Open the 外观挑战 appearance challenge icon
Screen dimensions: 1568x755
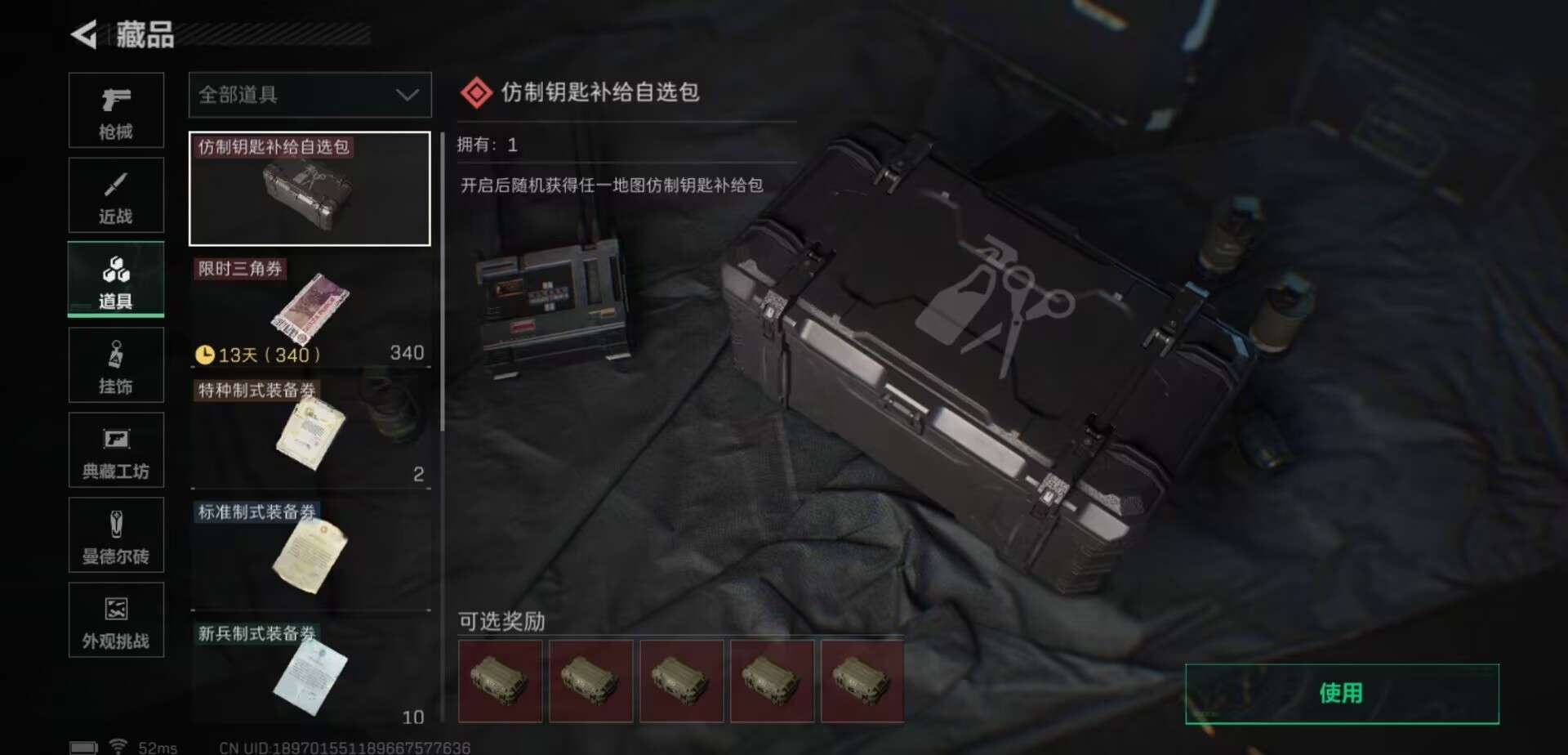click(116, 620)
